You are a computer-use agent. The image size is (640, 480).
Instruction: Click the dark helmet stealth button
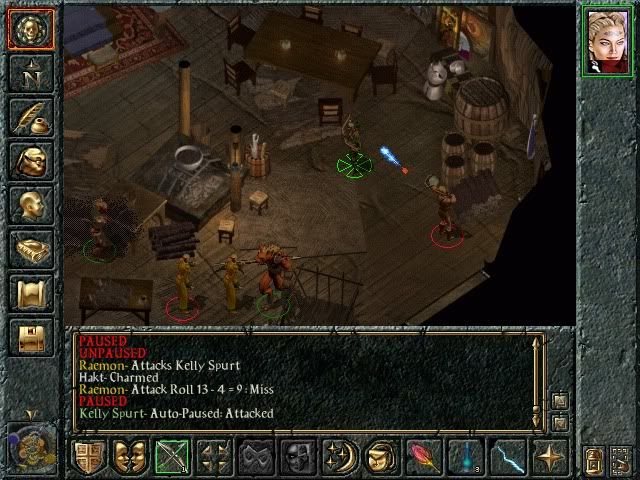click(x=297, y=457)
